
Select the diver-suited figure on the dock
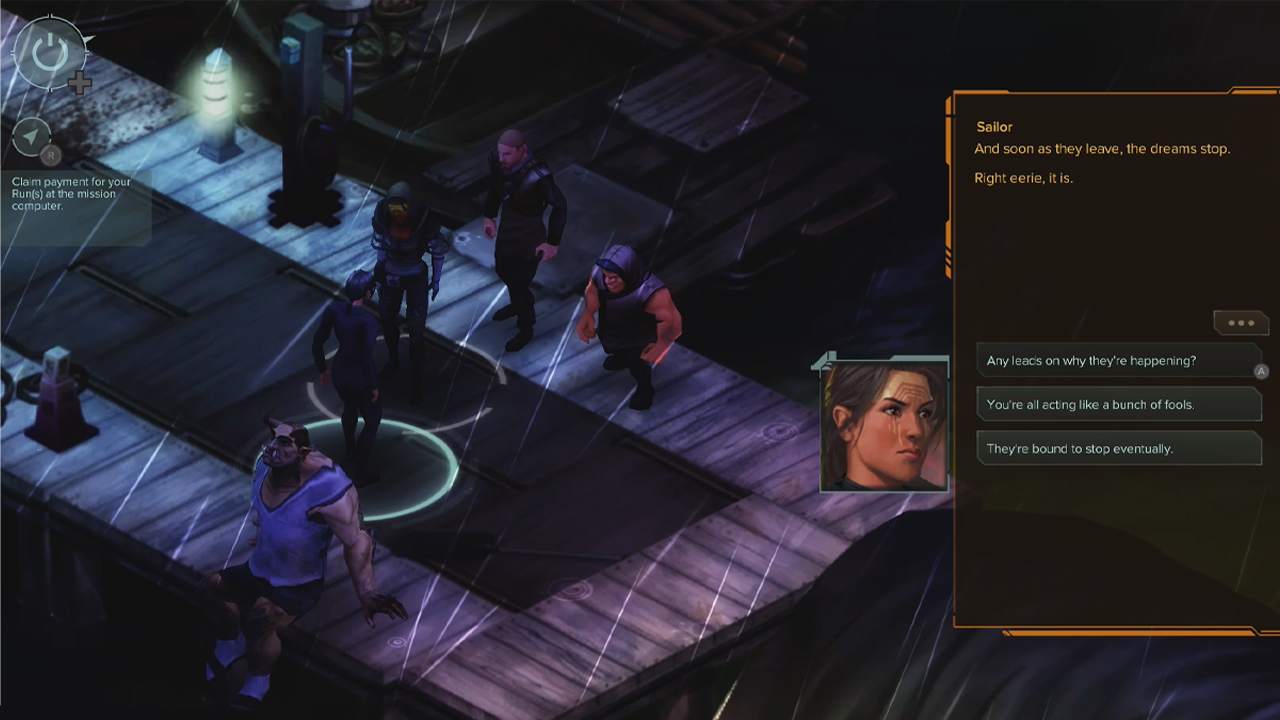pyautogui.click(x=405, y=250)
